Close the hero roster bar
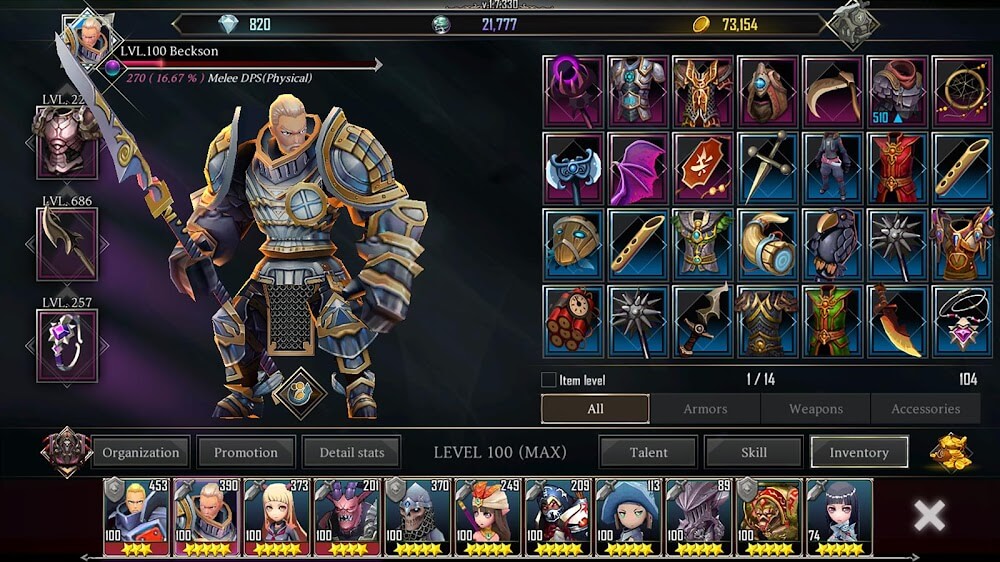1000x562 pixels. click(929, 516)
